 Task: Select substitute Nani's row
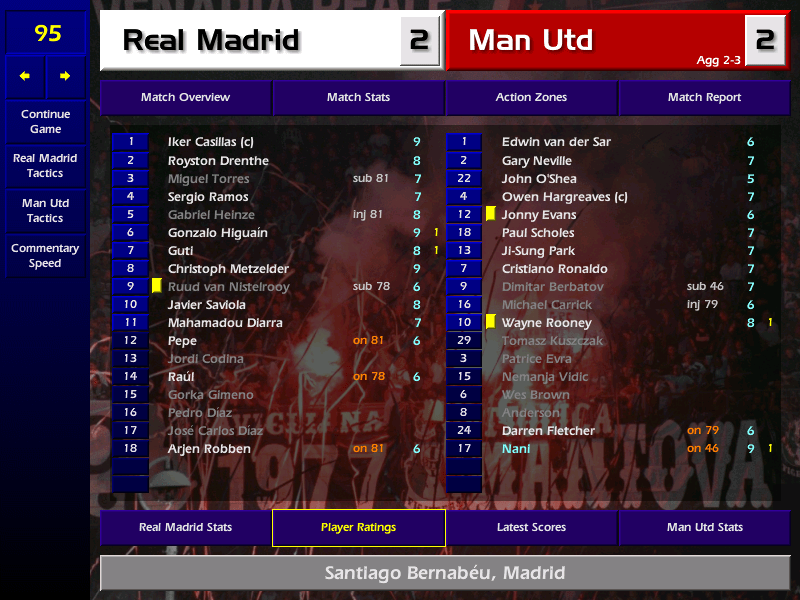[x=516, y=449]
